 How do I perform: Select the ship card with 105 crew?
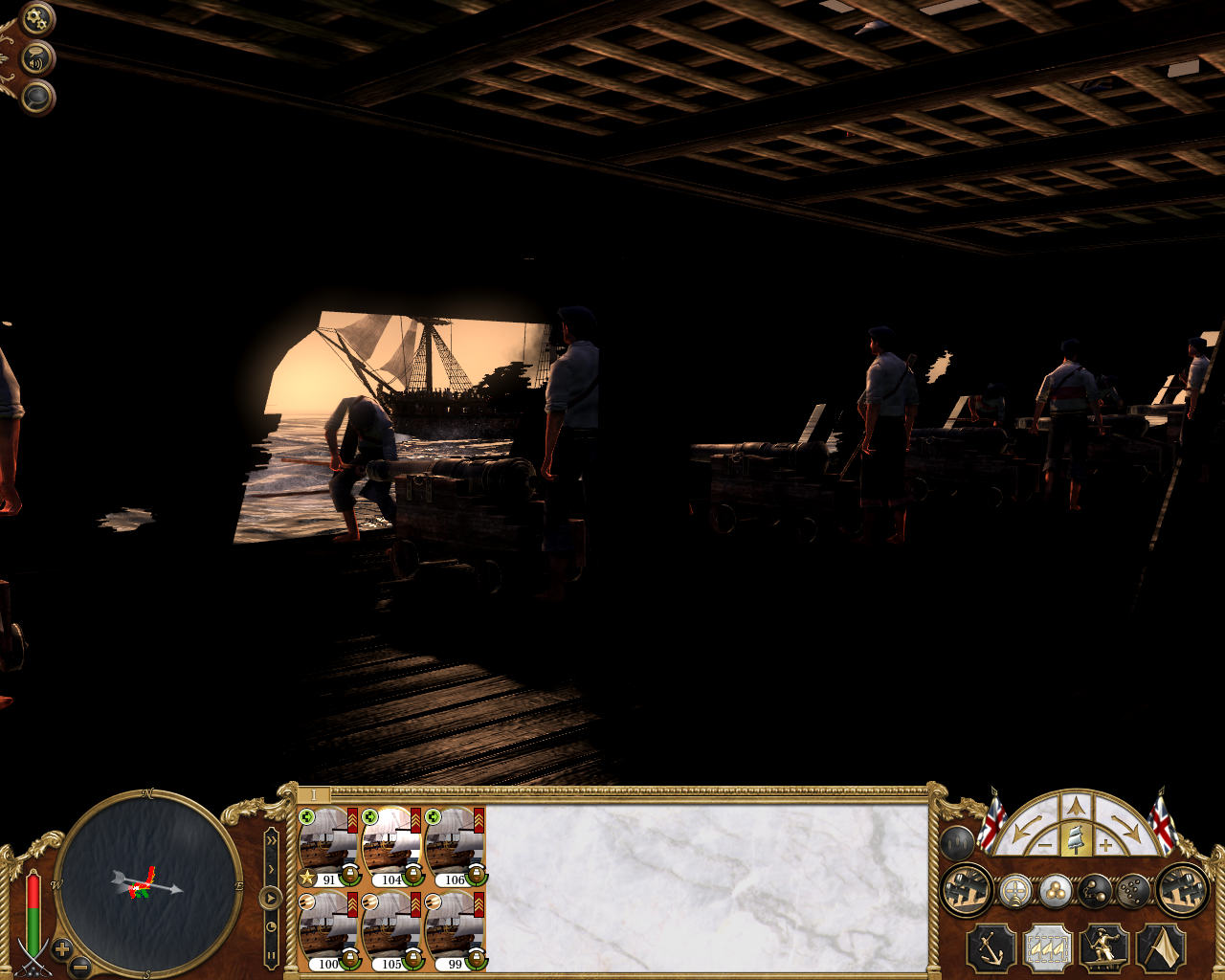tap(391, 931)
